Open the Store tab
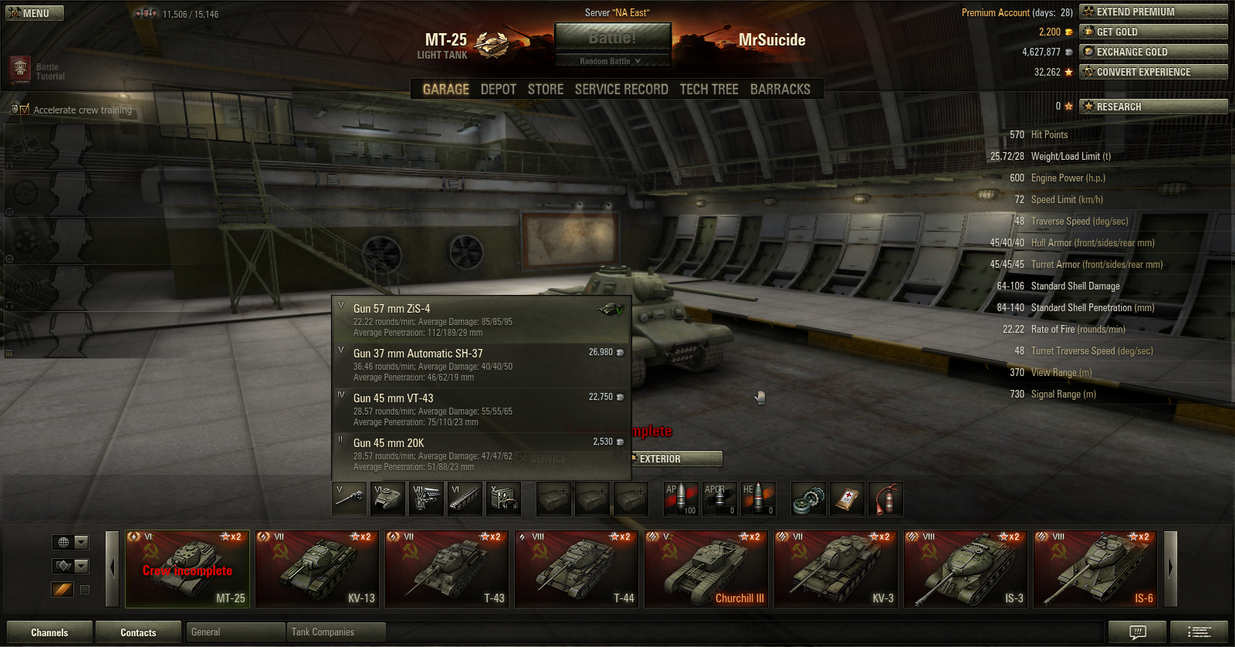This screenshot has width=1235, height=647. pos(545,89)
